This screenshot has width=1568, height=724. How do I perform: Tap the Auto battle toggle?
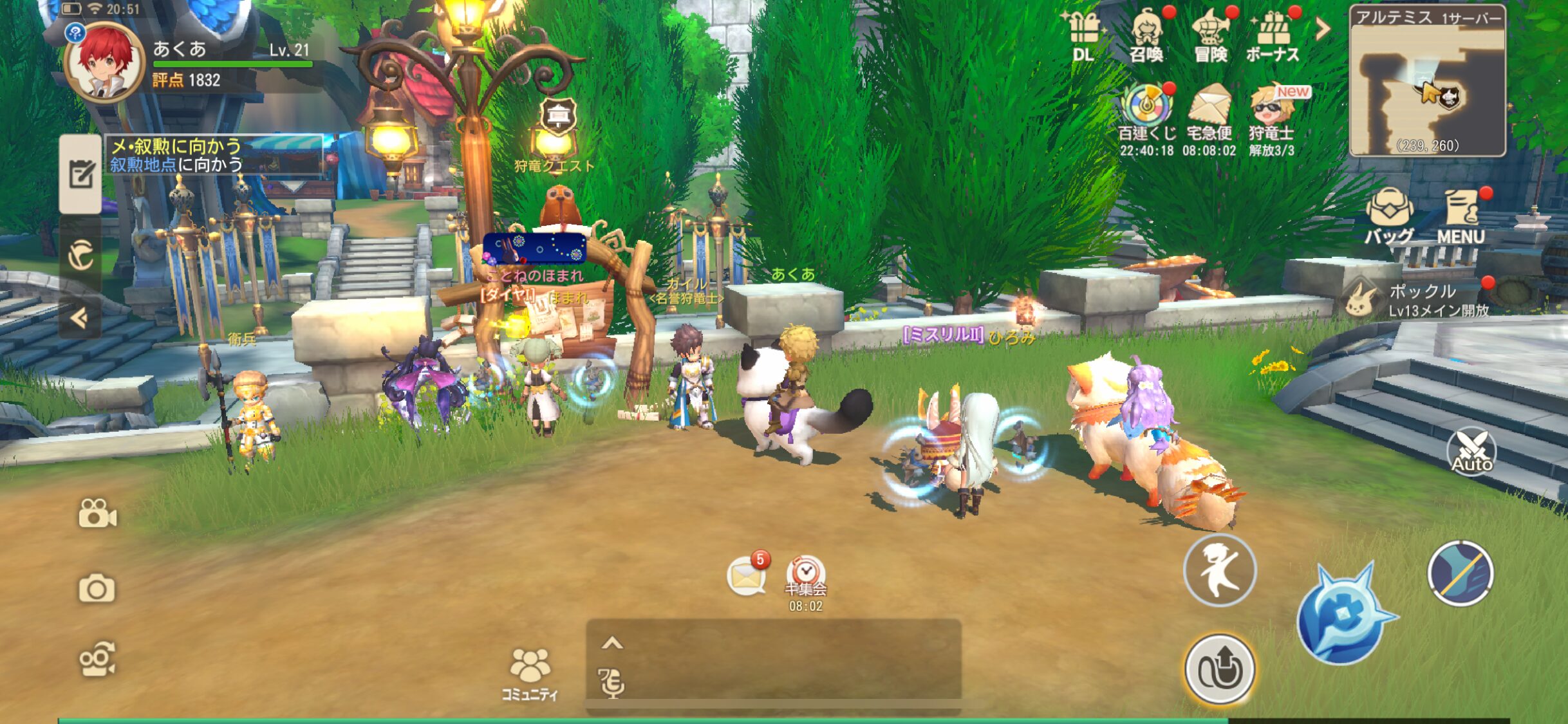[1471, 452]
